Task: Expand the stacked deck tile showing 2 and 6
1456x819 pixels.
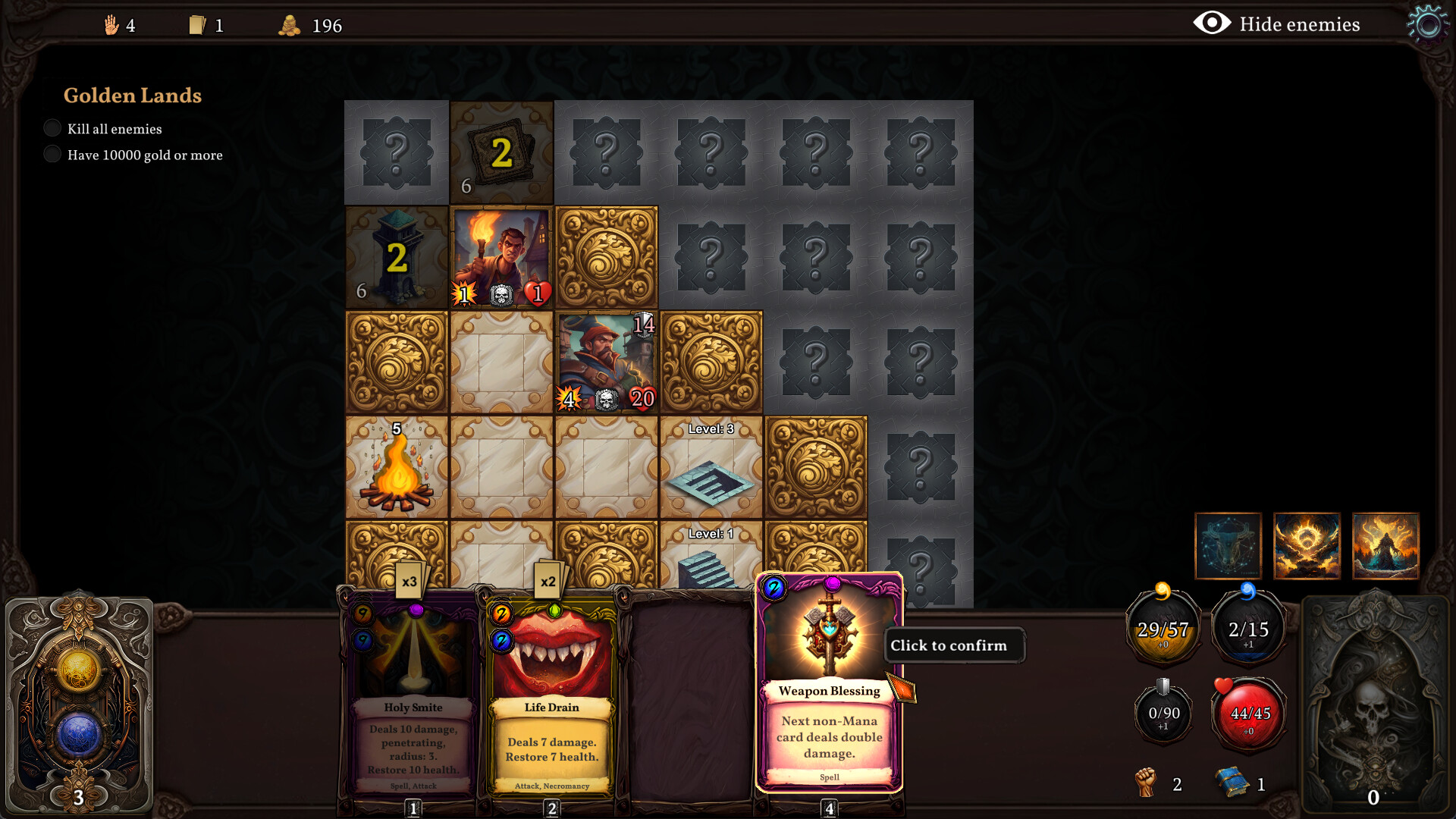Action: (x=500, y=152)
